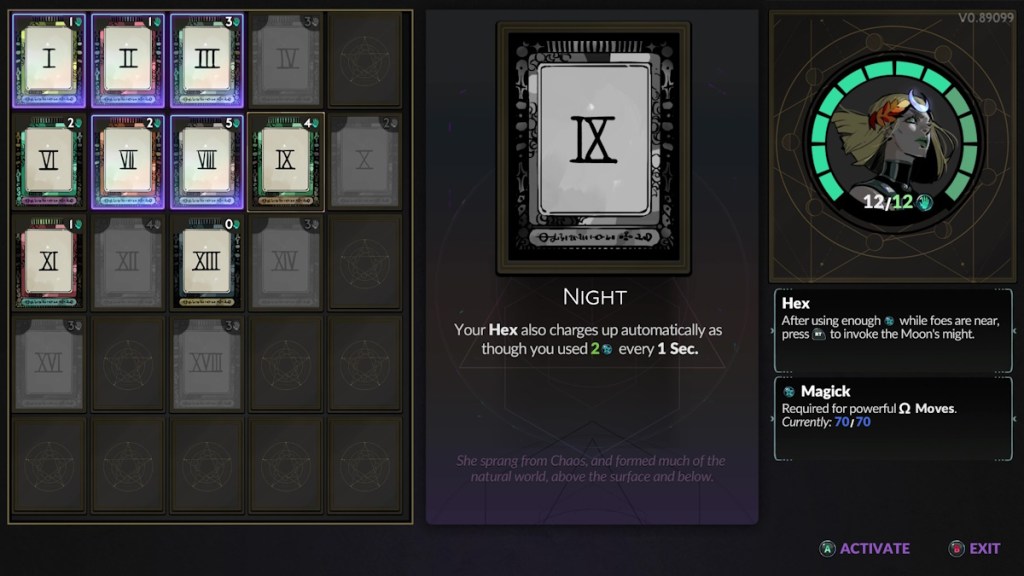Click the large Night card preview
The height and width of the screenshot is (576, 1024).
[x=593, y=148]
